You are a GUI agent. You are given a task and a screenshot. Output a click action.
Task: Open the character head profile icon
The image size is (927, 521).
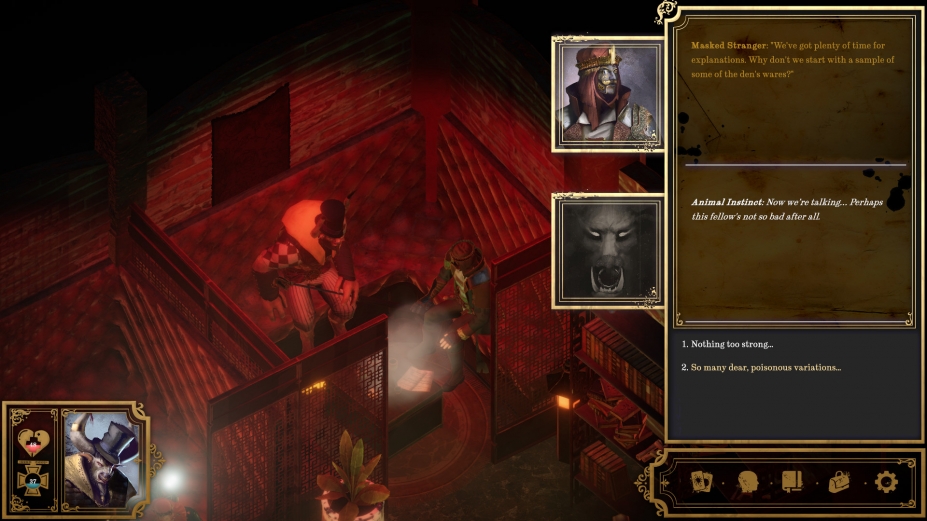(x=747, y=482)
